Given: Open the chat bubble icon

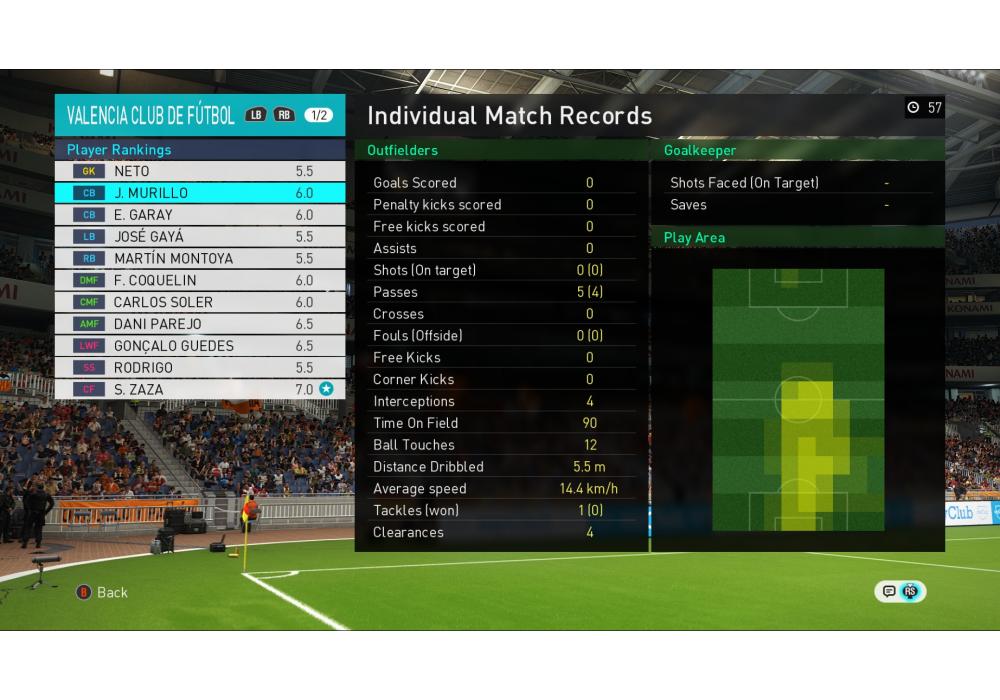Looking at the screenshot, I should 888,591.
